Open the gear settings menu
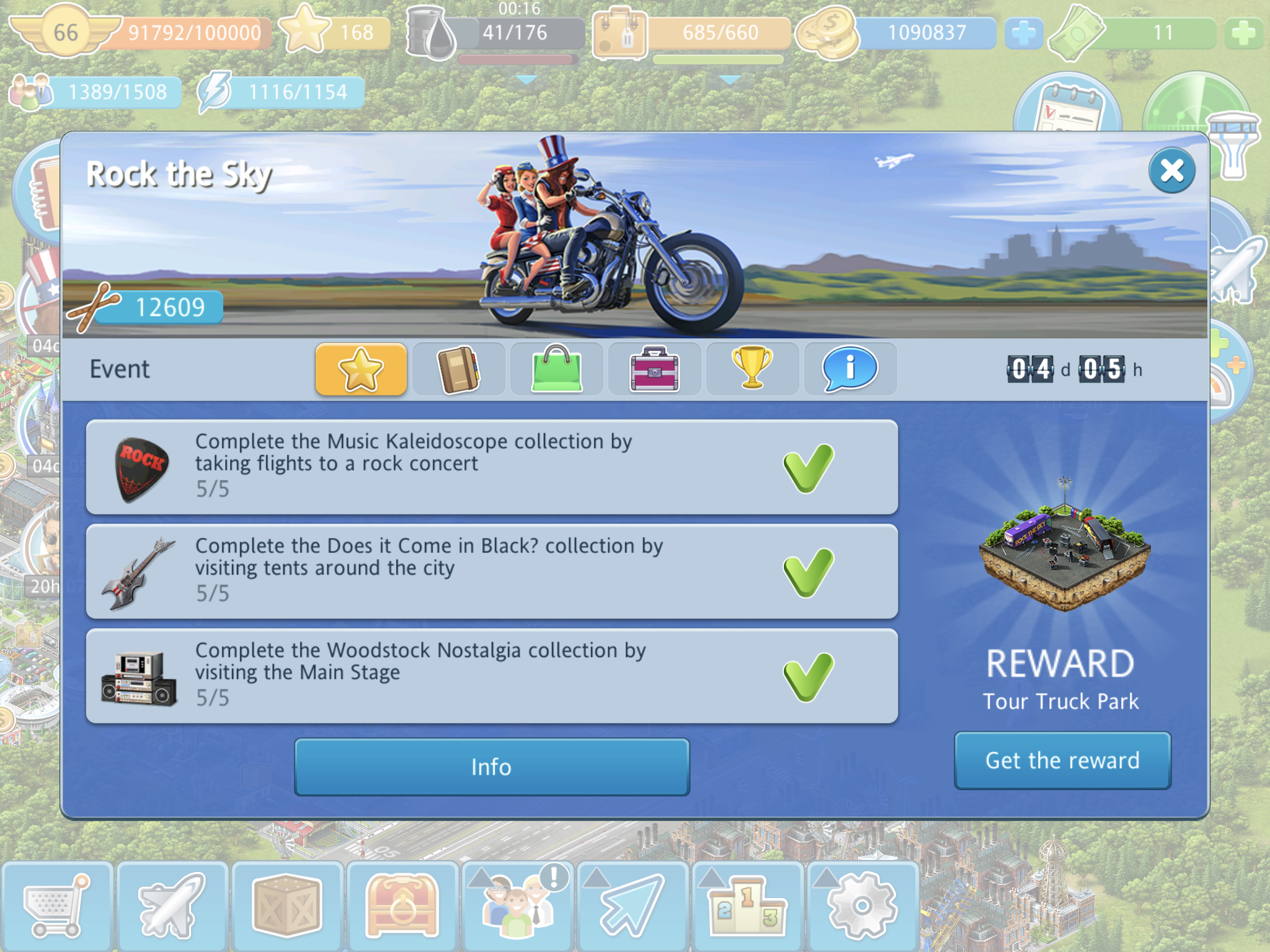The image size is (1270, 952). point(862,906)
